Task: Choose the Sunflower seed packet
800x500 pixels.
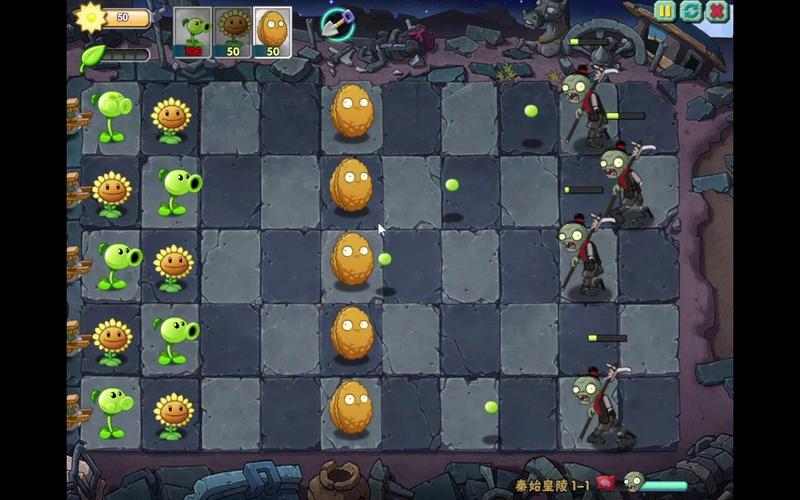Action: click(x=233, y=32)
